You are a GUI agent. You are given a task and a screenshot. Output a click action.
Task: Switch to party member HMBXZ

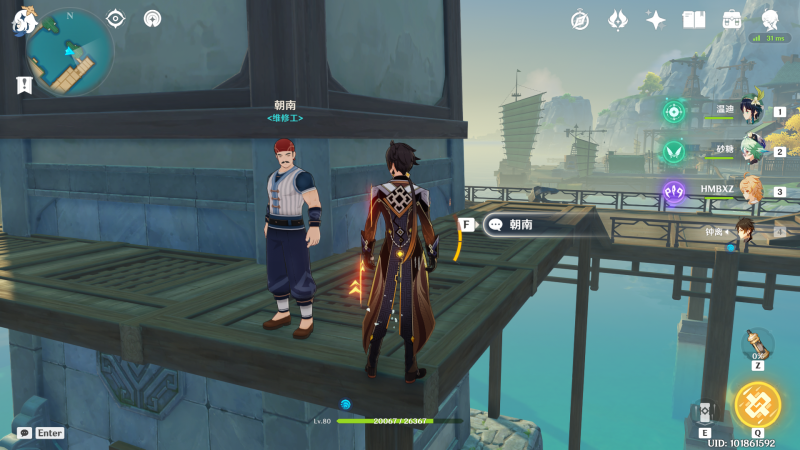[750, 191]
